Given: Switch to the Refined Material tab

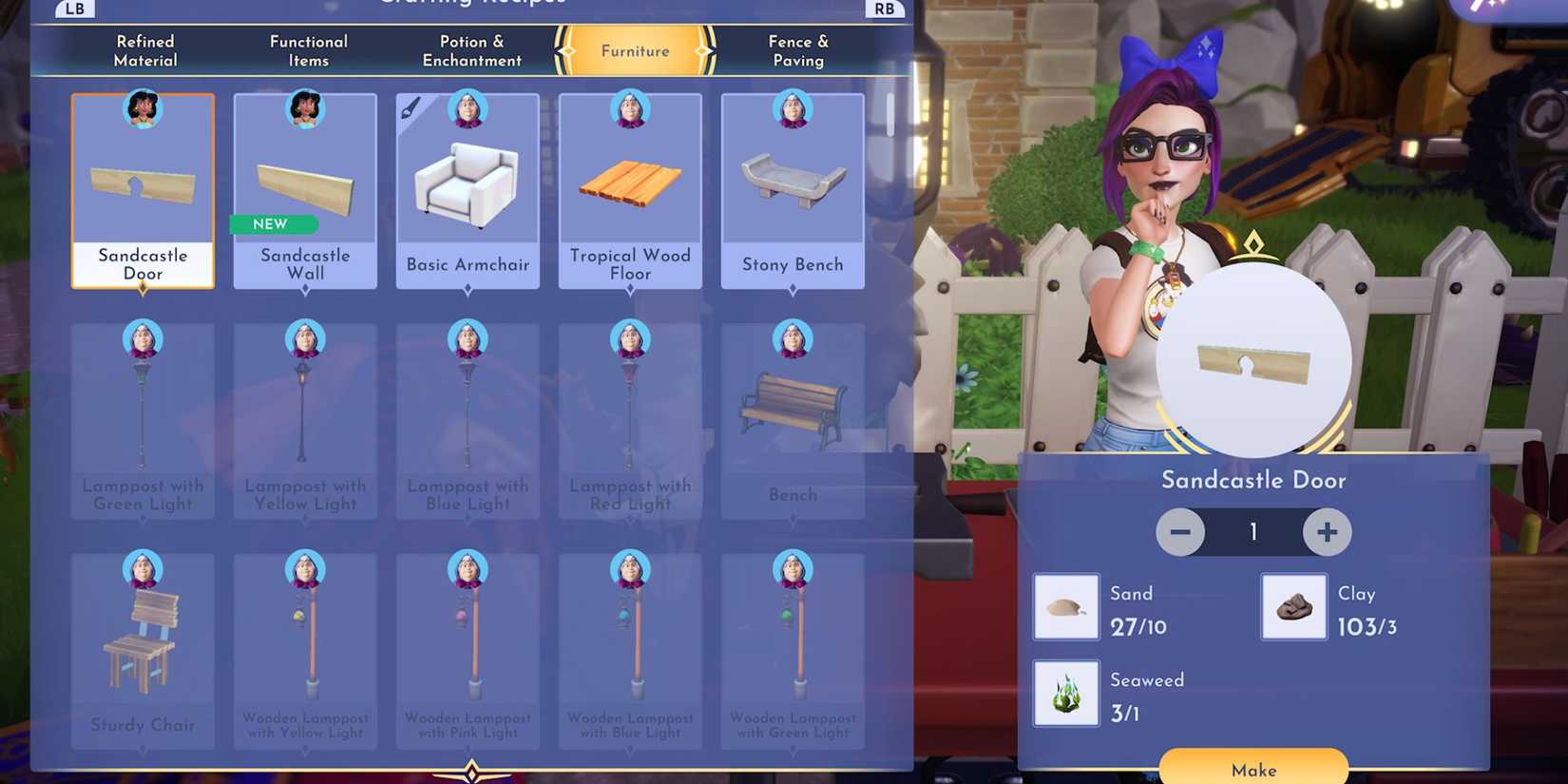Looking at the screenshot, I should pyautogui.click(x=144, y=50).
